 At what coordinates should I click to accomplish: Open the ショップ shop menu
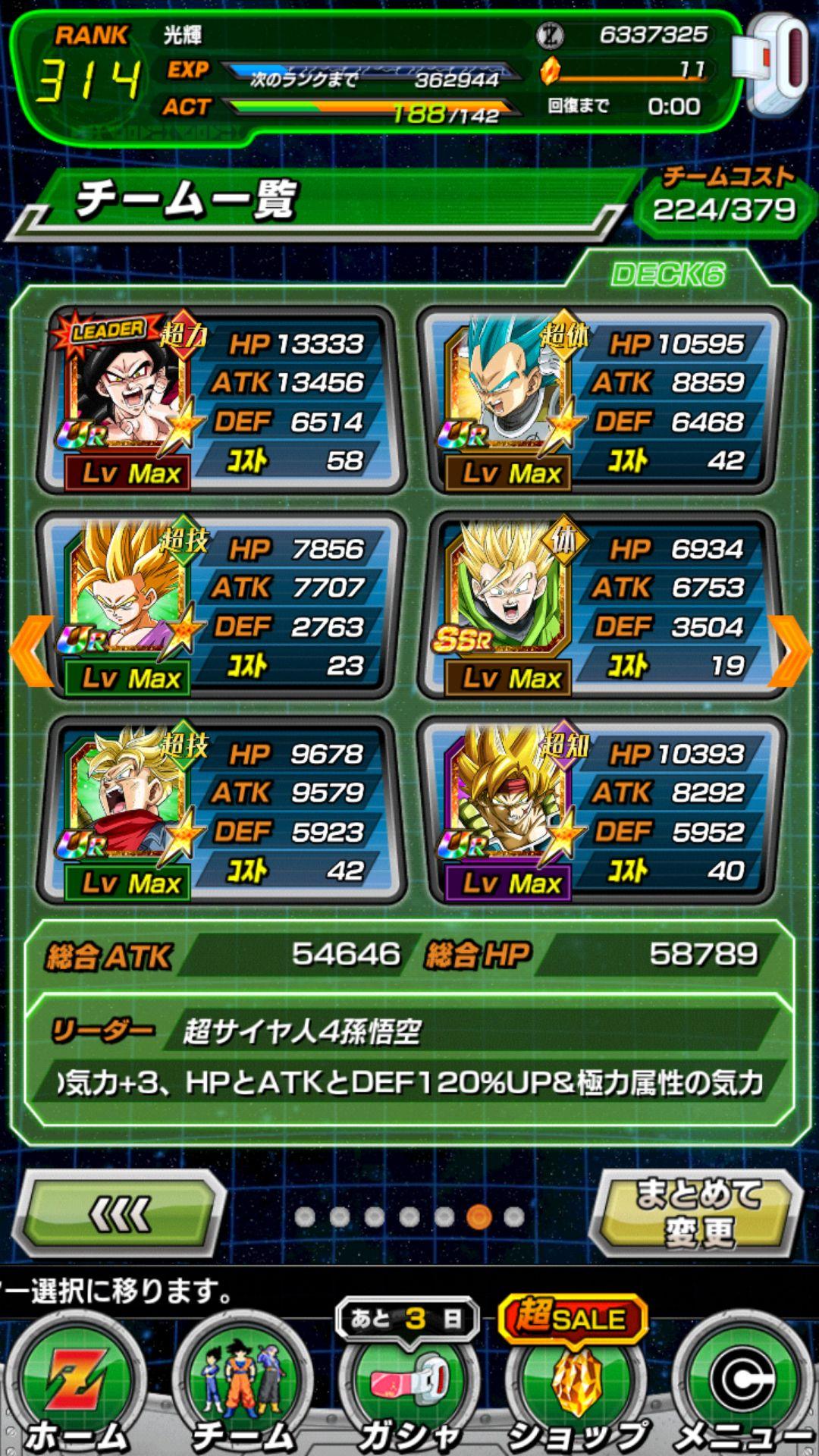tap(578, 1388)
